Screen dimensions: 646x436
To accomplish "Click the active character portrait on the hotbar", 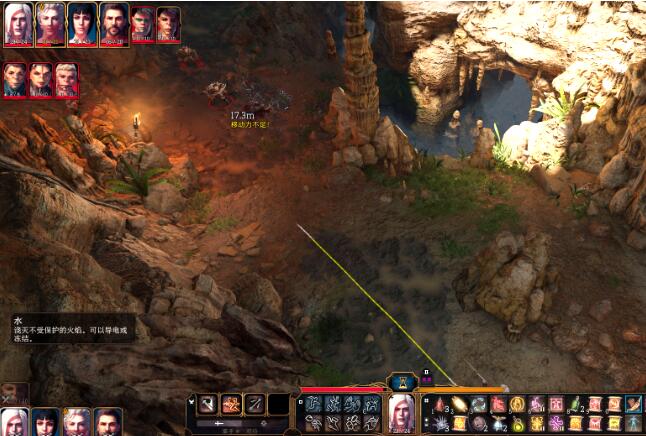I will (402, 410).
